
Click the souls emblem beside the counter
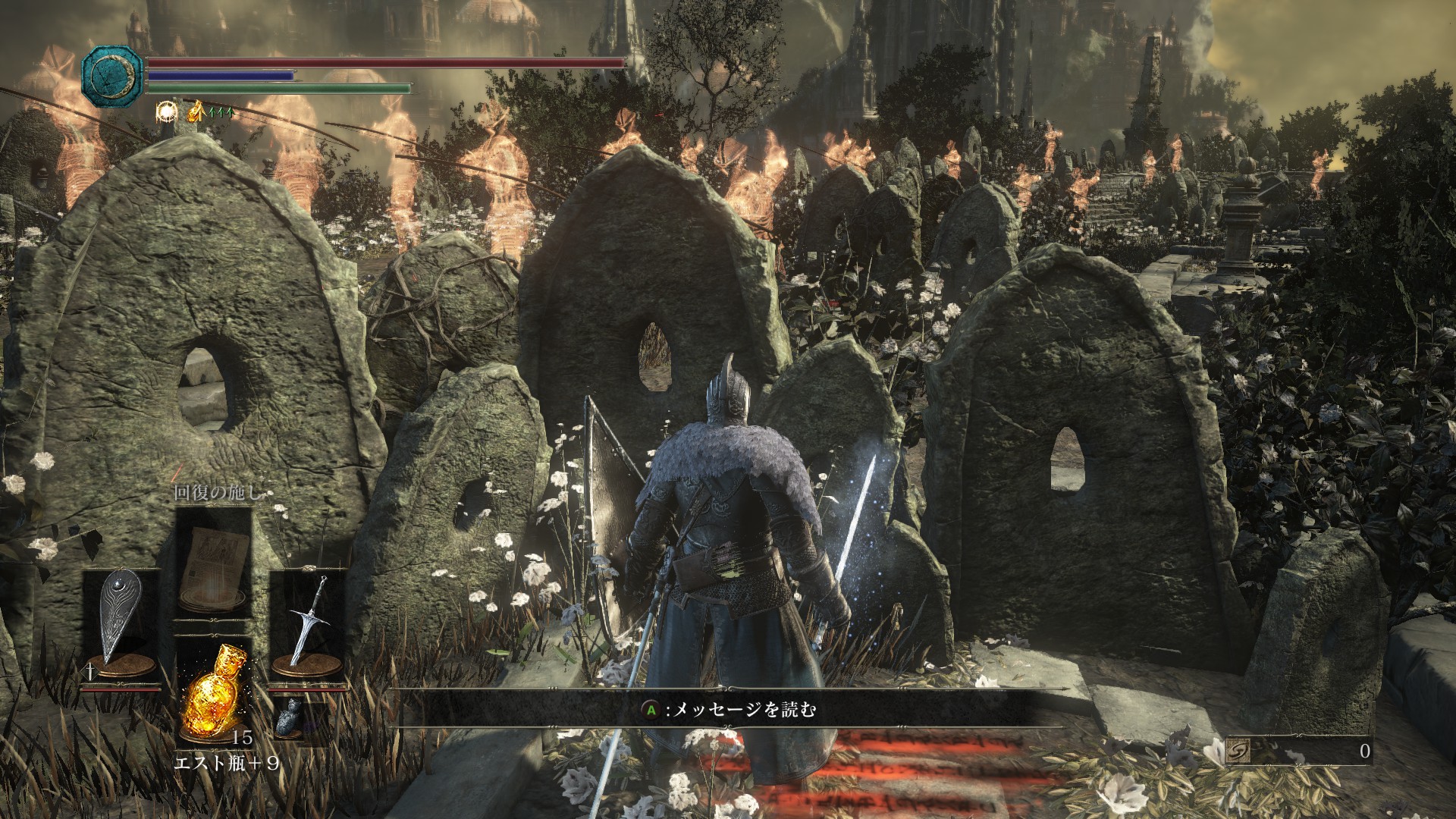pyautogui.click(x=1238, y=752)
